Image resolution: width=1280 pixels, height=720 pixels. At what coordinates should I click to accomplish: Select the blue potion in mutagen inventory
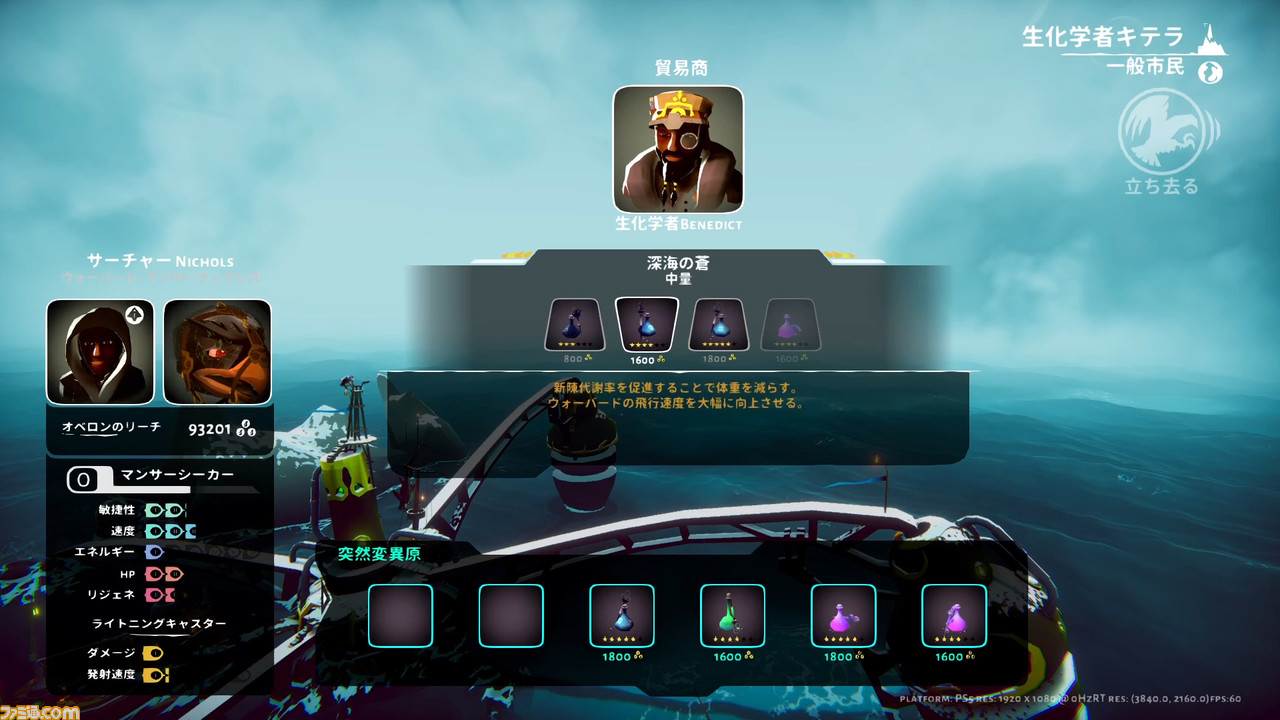tap(622, 616)
